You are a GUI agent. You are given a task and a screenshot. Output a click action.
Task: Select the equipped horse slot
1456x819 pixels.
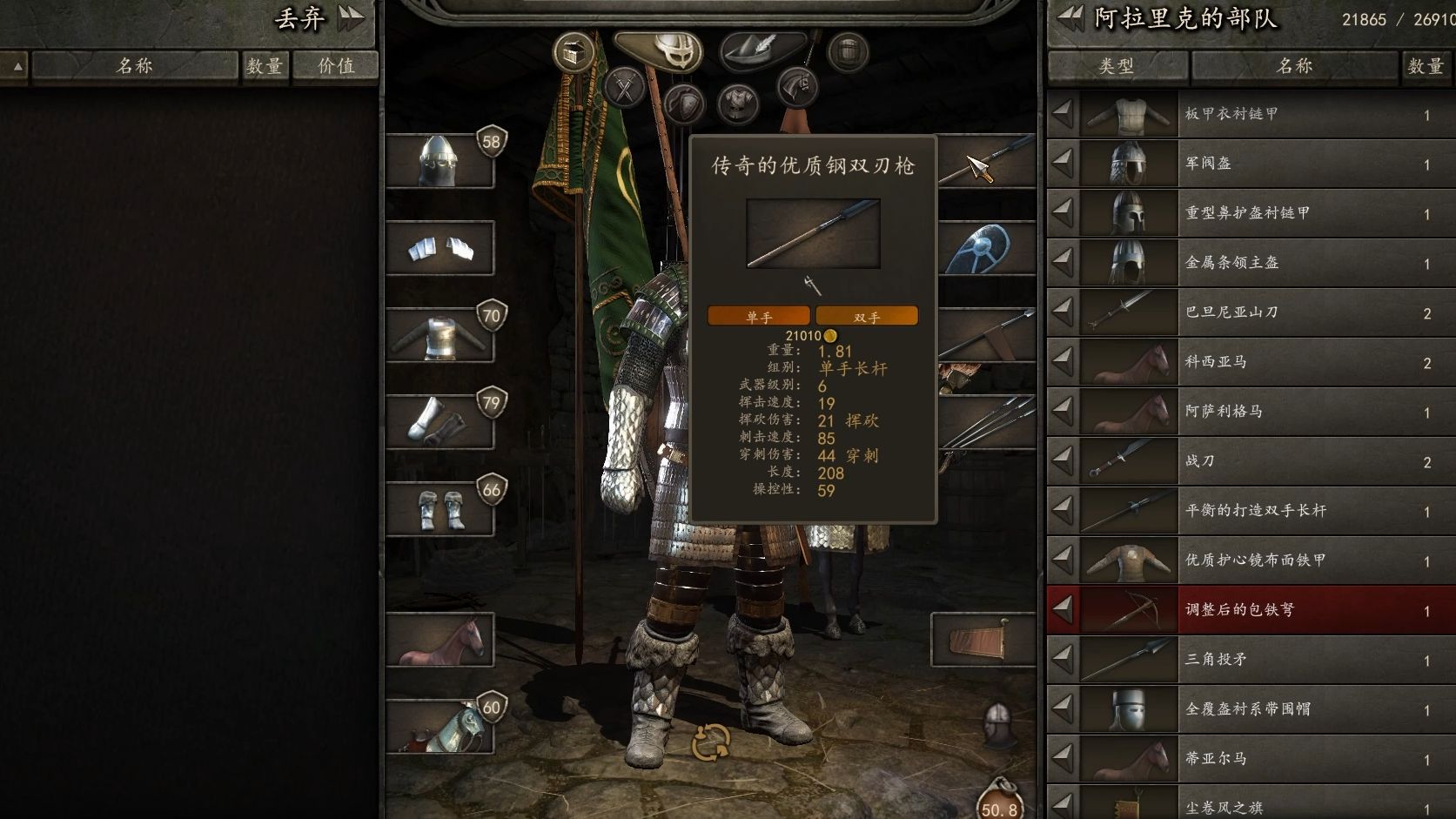click(439, 641)
